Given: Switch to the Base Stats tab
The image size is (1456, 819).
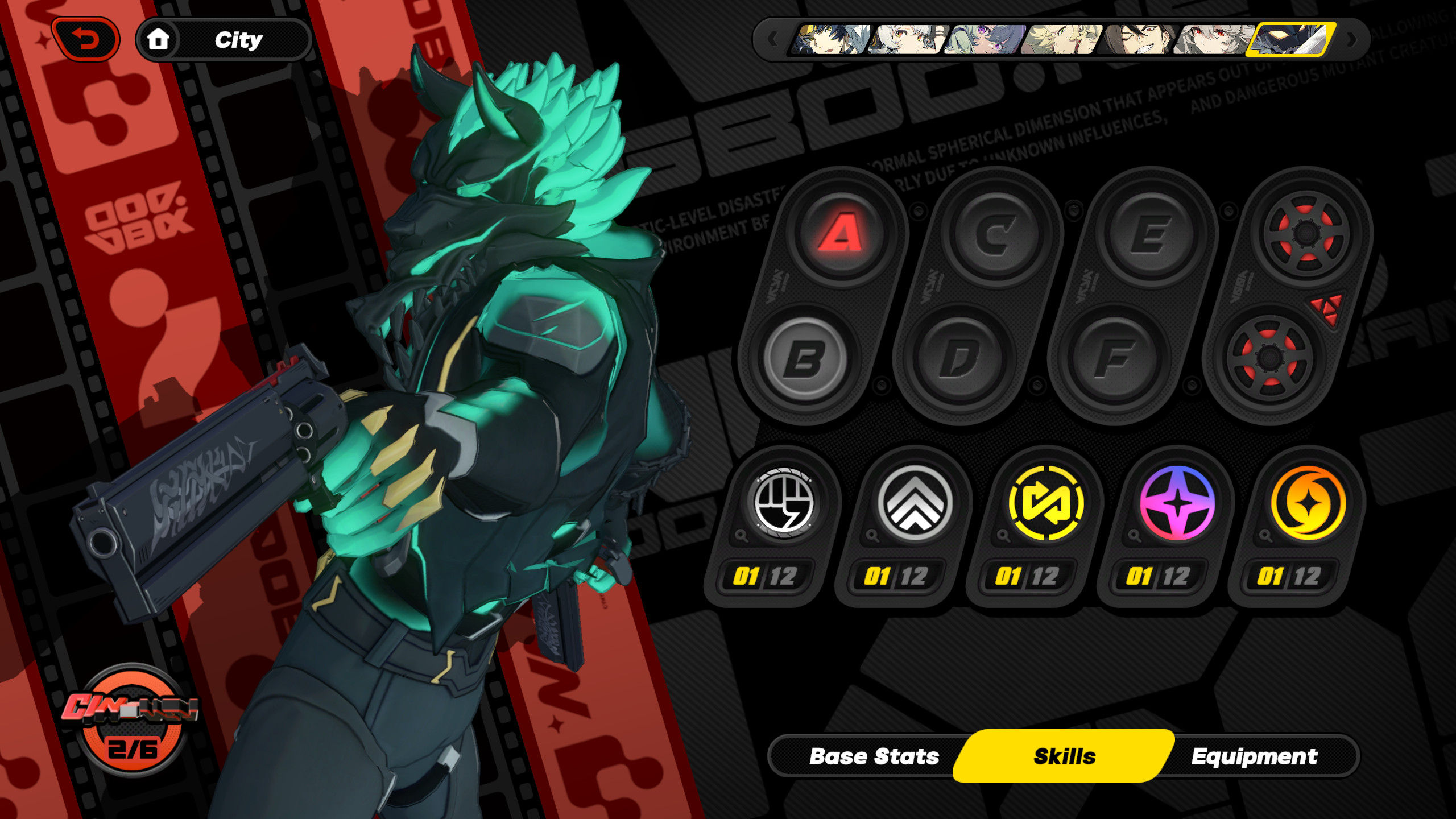Looking at the screenshot, I should 874,756.
